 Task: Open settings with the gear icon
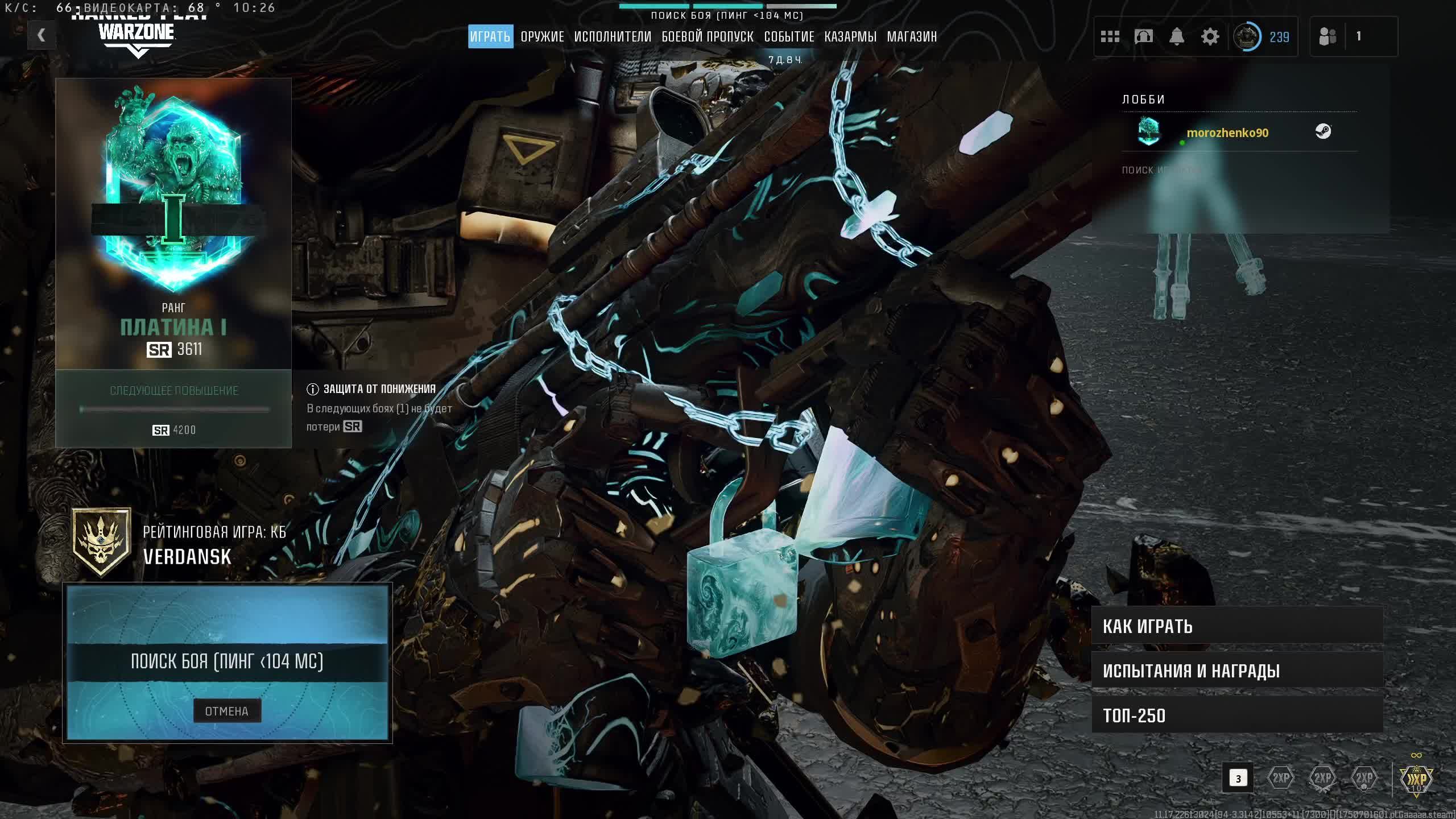pos(1210,37)
